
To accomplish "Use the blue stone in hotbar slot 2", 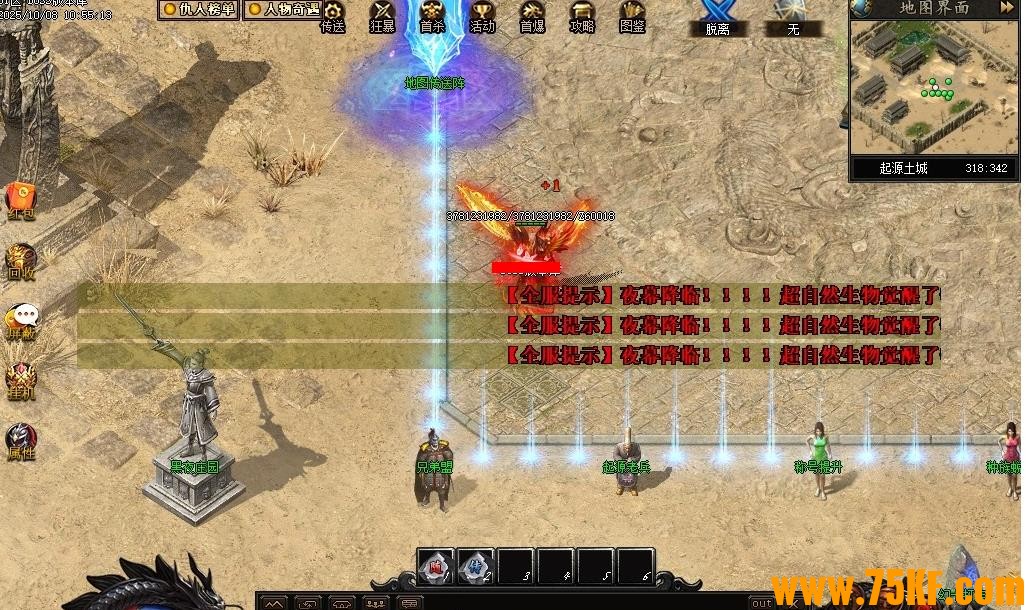I will pos(476,566).
